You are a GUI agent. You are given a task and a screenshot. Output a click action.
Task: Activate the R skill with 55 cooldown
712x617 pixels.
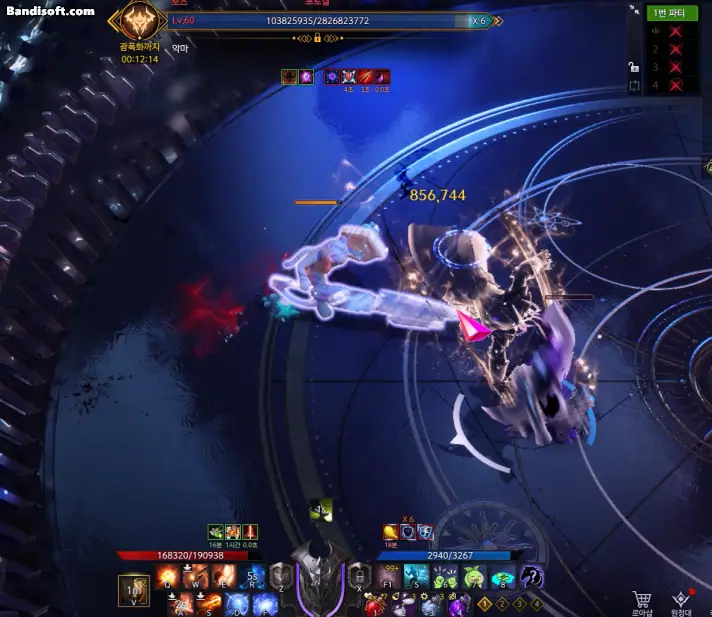coord(252,577)
